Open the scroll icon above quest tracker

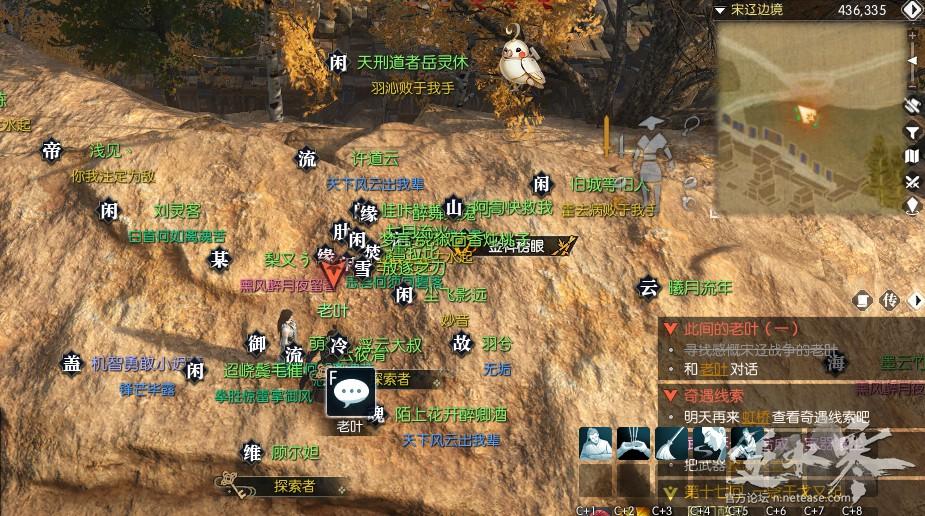click(x=863, y=300)
